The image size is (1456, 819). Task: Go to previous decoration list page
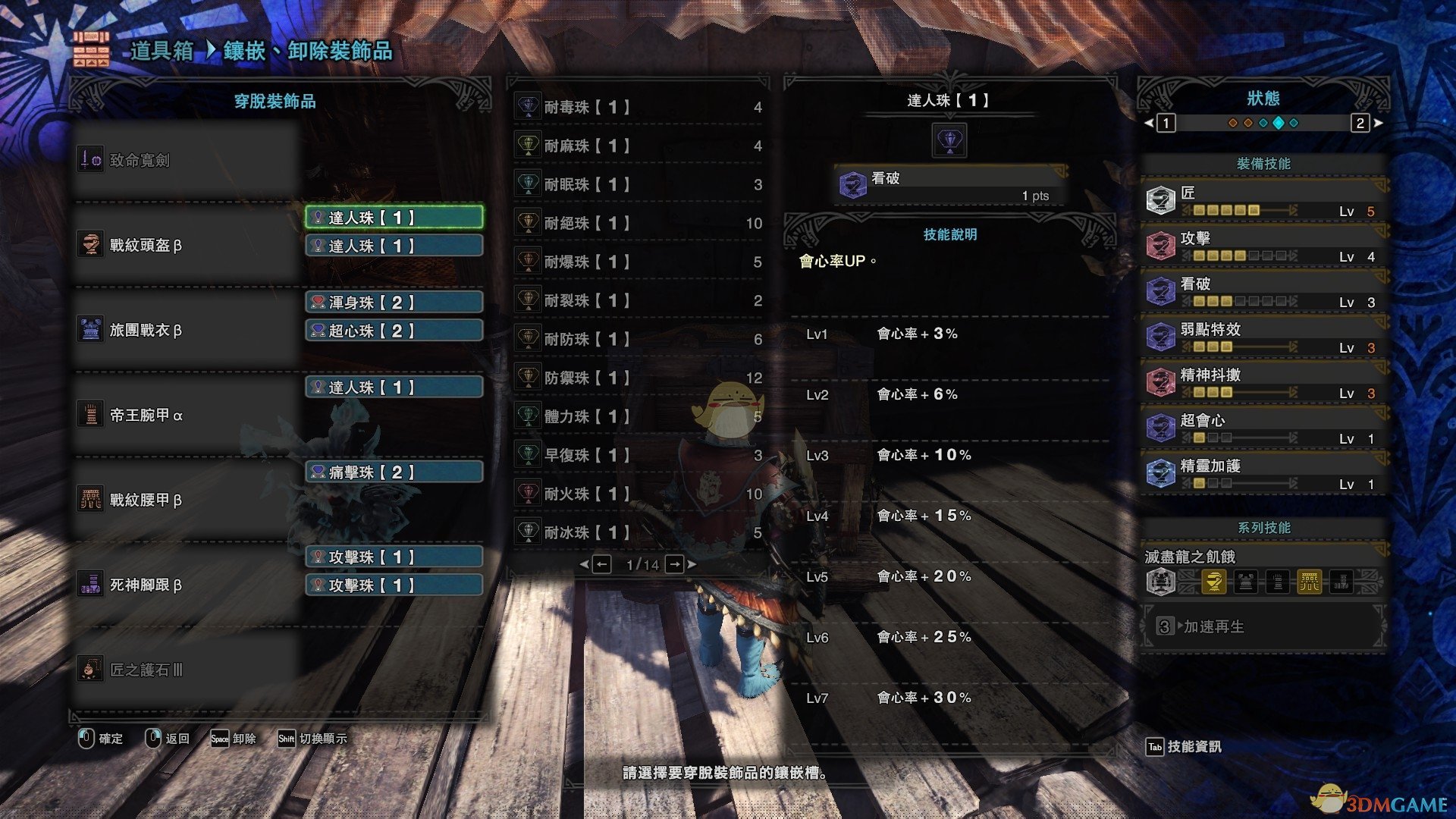point(601,564)
